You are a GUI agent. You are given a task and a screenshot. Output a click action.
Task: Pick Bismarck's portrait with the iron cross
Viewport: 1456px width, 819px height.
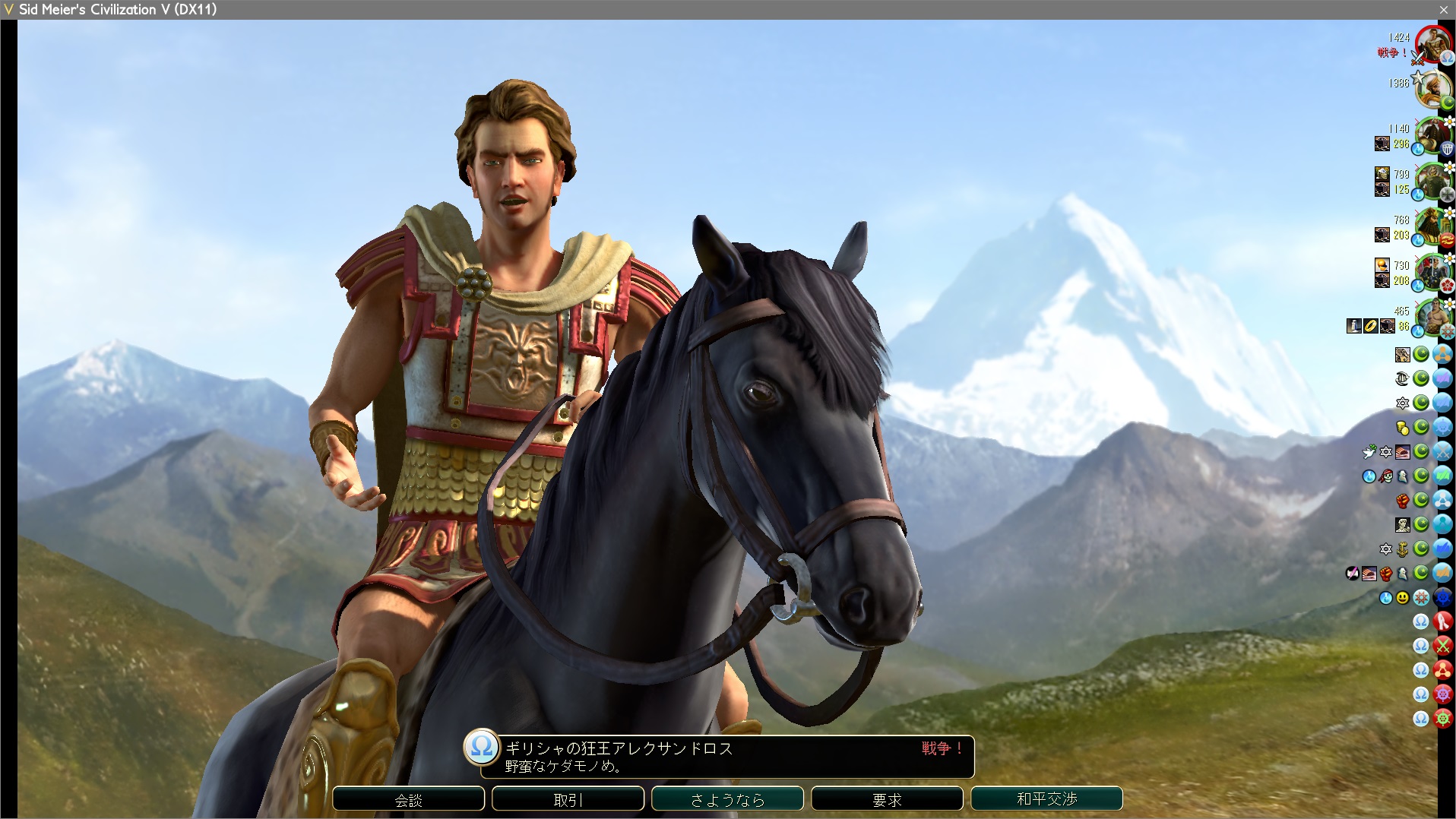pos(1433,181)
